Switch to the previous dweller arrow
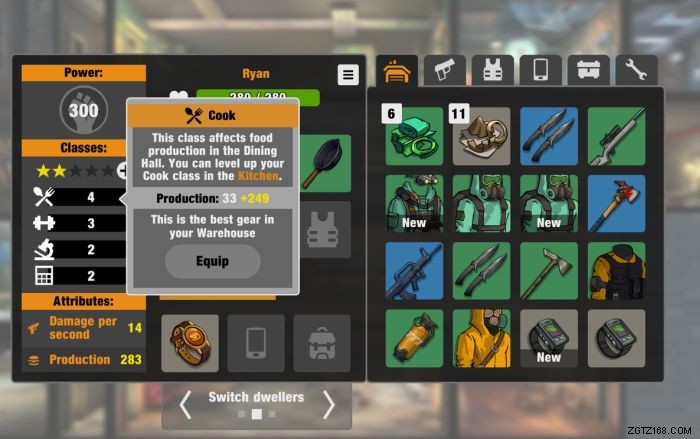700x439 pixels. coord(185,404)
